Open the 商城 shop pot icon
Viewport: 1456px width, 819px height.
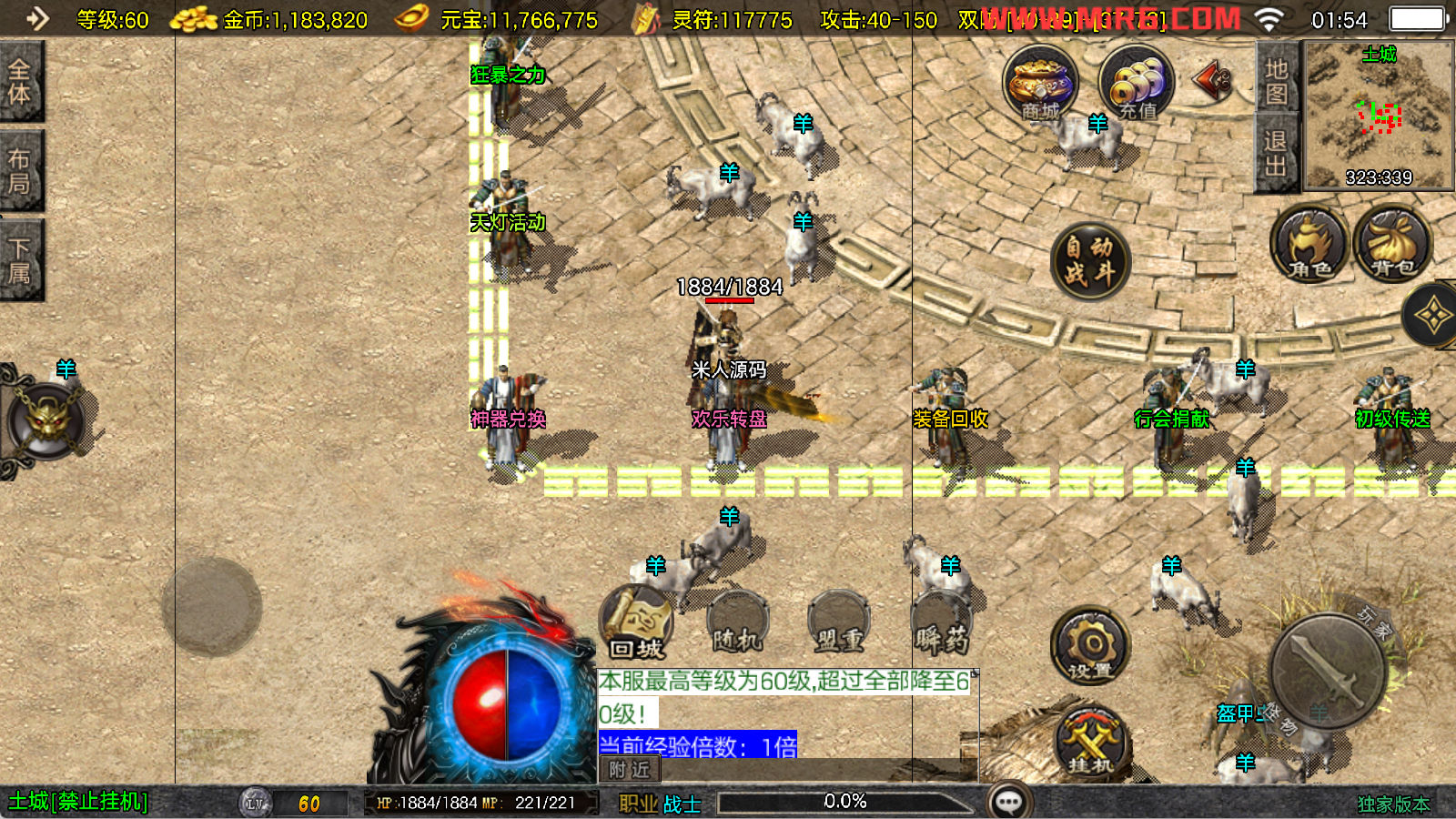(x=1040, y=84)
